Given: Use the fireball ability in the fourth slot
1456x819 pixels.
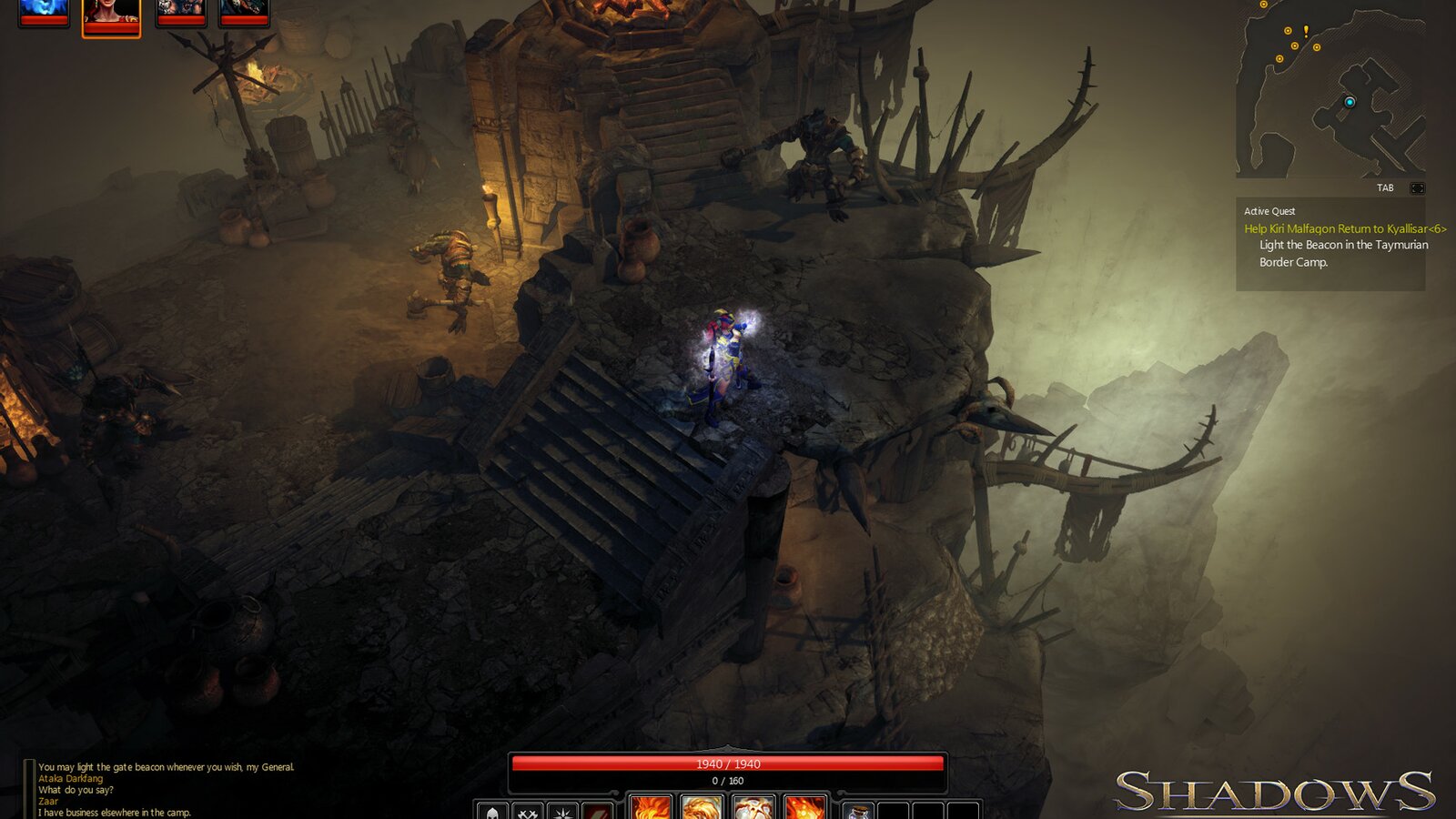Looking at the screenshot, I should (804, 810).
